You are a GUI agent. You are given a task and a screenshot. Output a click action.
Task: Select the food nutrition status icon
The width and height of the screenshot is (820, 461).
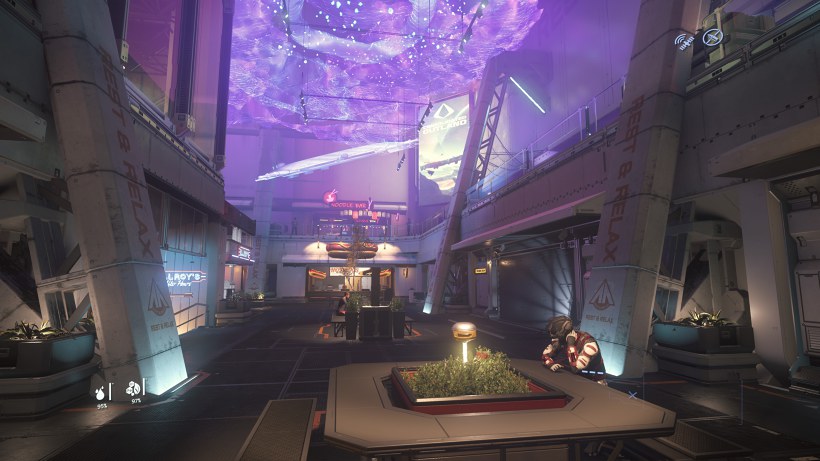131,388
